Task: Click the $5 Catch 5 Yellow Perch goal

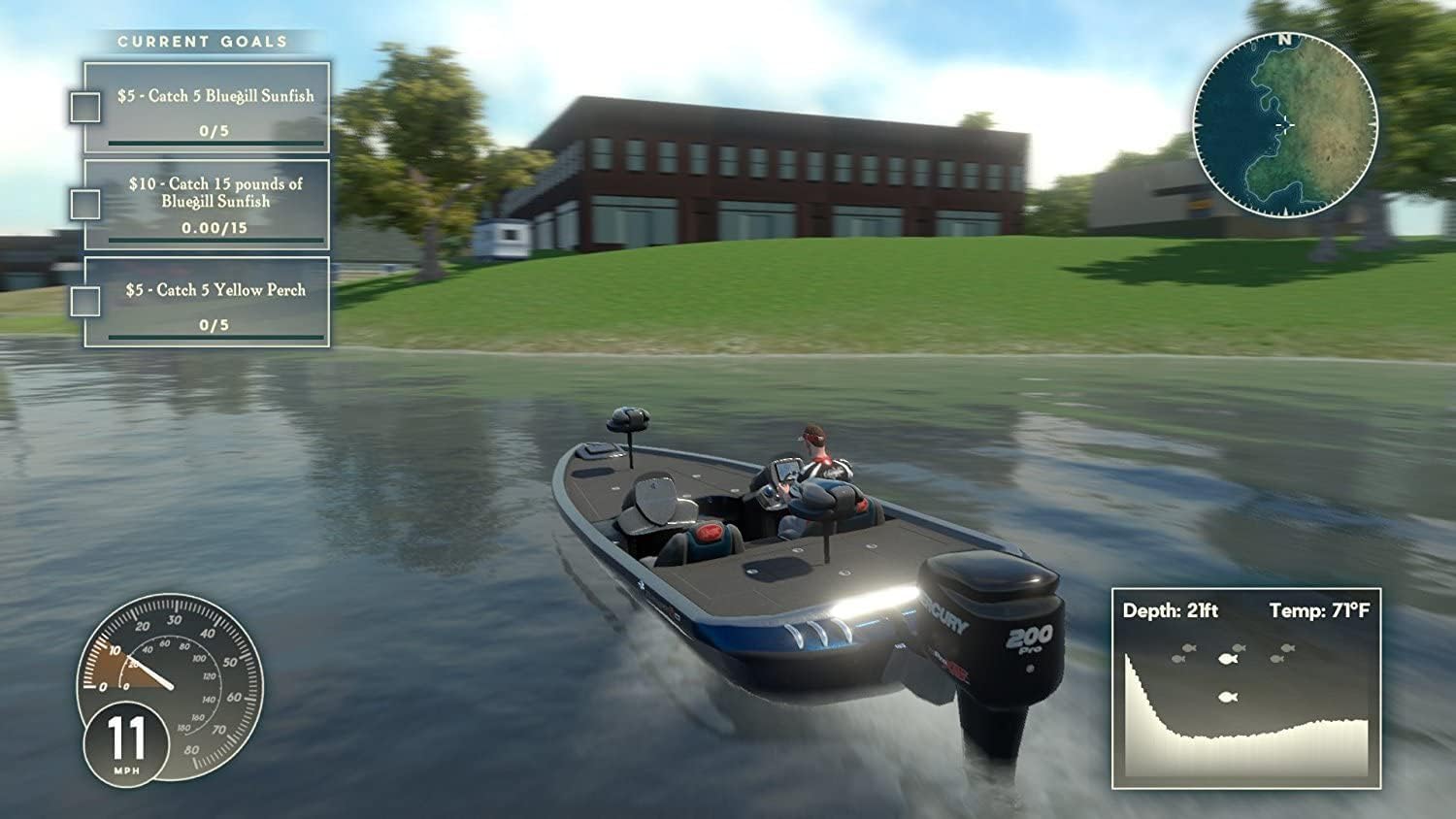Action: pyautogui.click(x=215, y=288)
